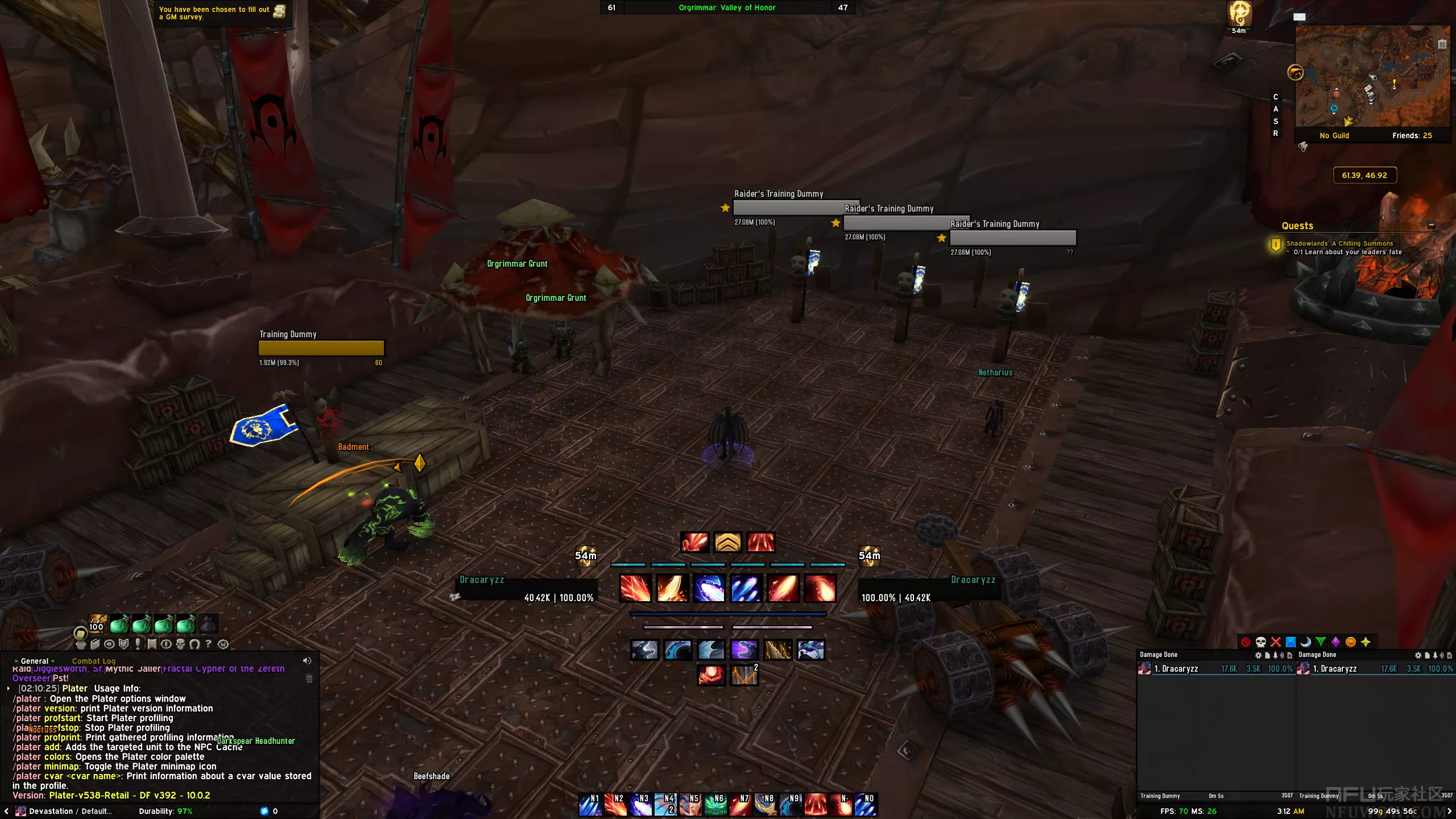Set the skull raid target marker
Image resolution: width=1456 pixels, height=819 pixels.
point(1260,642)
